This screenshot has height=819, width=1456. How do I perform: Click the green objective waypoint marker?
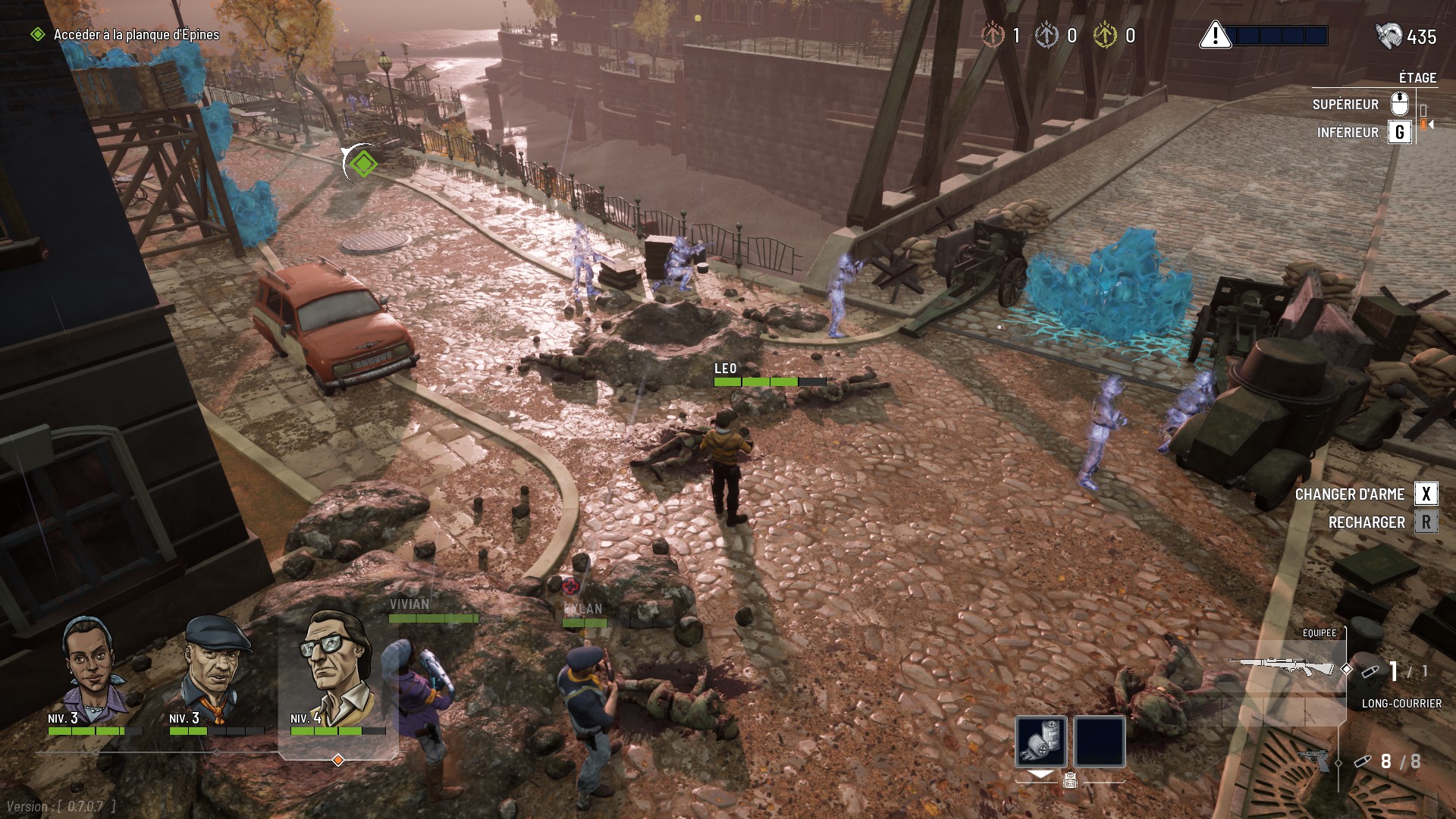click(x=362, y=163)
